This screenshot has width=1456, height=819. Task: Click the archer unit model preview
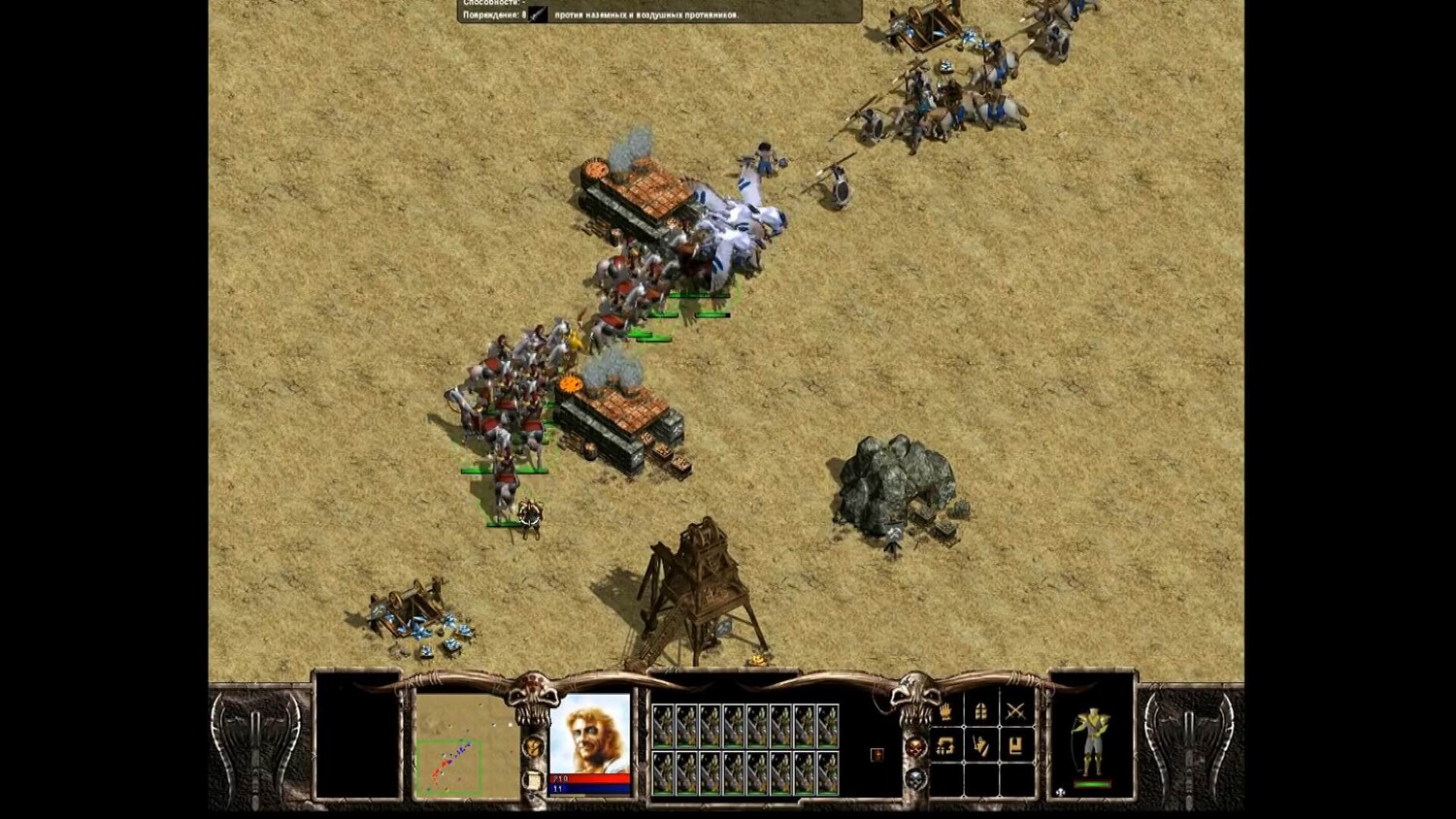tap(1092, 741)
